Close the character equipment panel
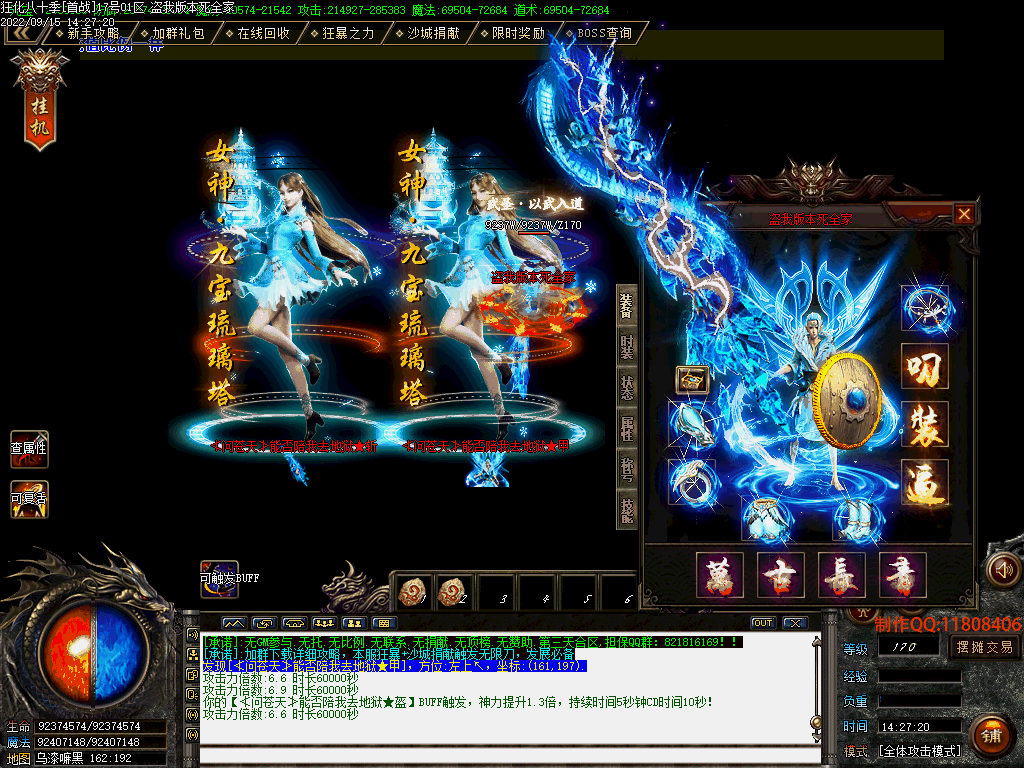The image size is (1024, 768). coord(964,214)
